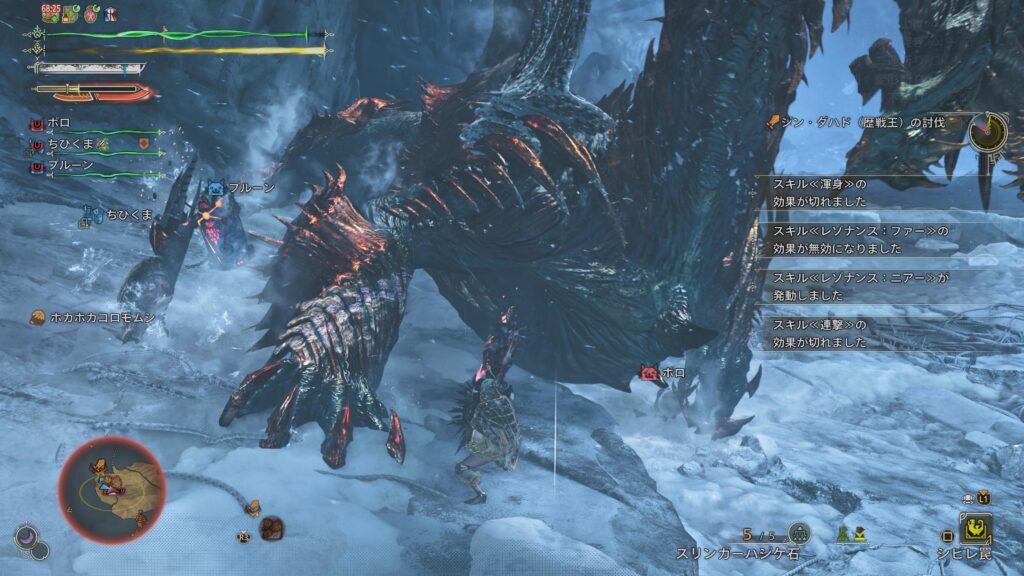Viewport: 1024px width, 576px height.
Task: Open the circular minimap
Action: click(x=110, y=486)
